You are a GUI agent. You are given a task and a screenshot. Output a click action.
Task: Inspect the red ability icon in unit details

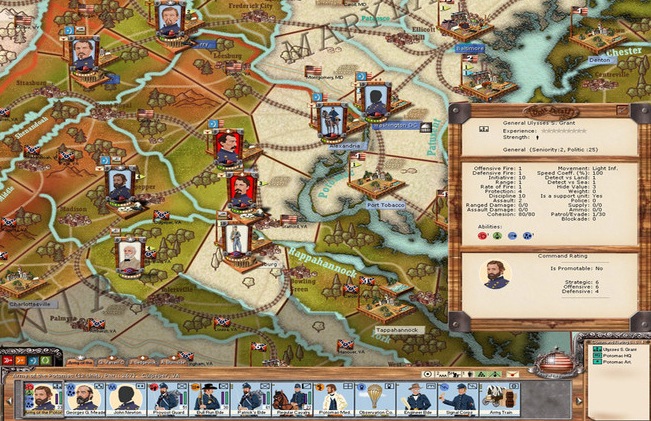[483, 236]
